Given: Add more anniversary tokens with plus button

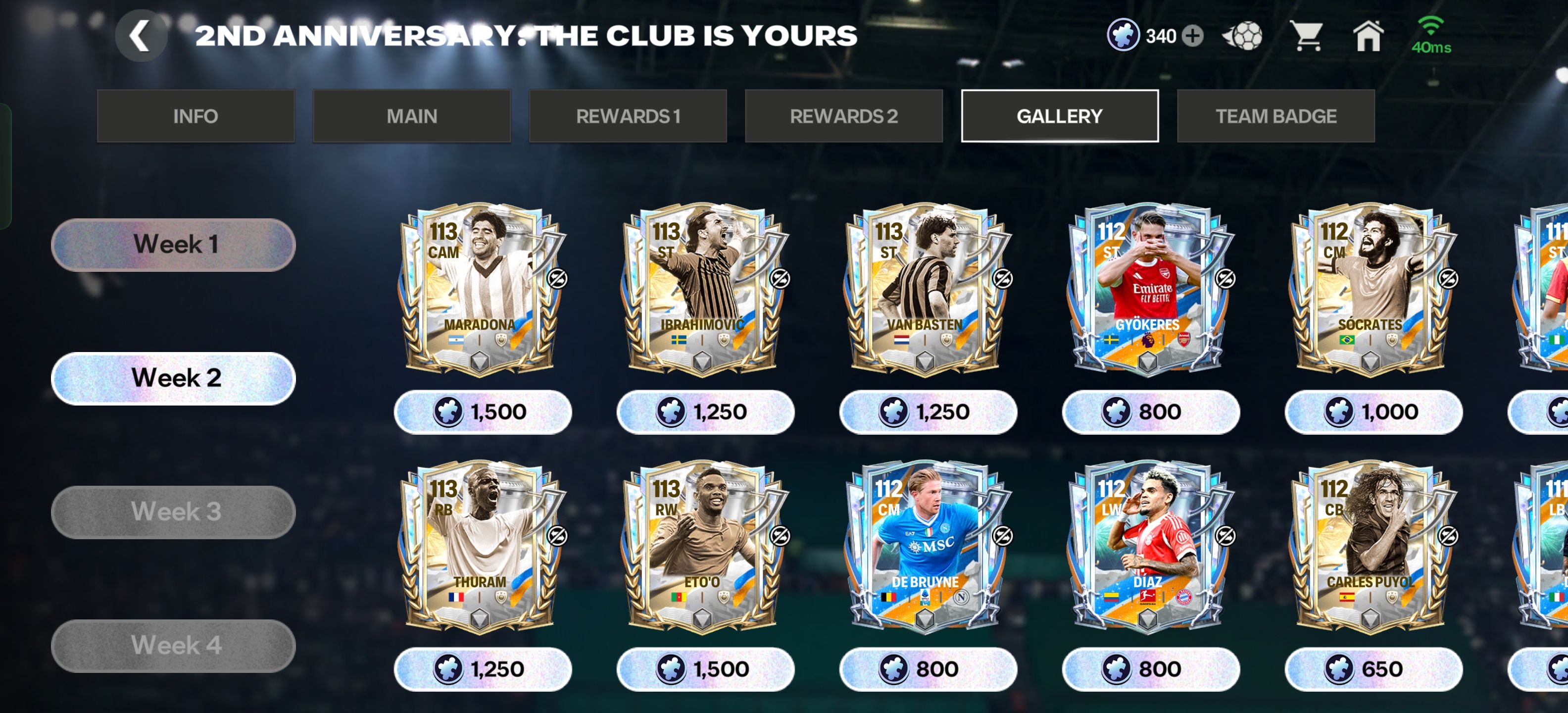Looking at the screenshot, I should pyautogui.click(x=1192, y=36).
